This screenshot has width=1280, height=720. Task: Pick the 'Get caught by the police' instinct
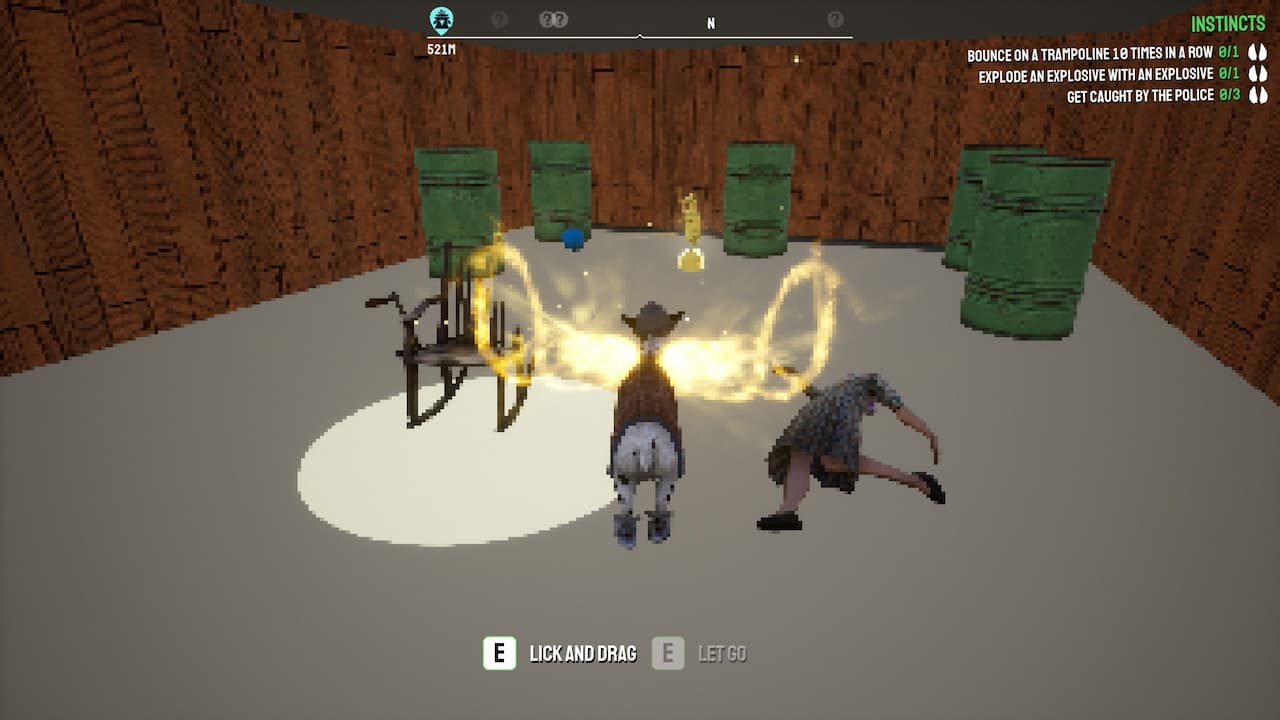tap(1140, 96)
